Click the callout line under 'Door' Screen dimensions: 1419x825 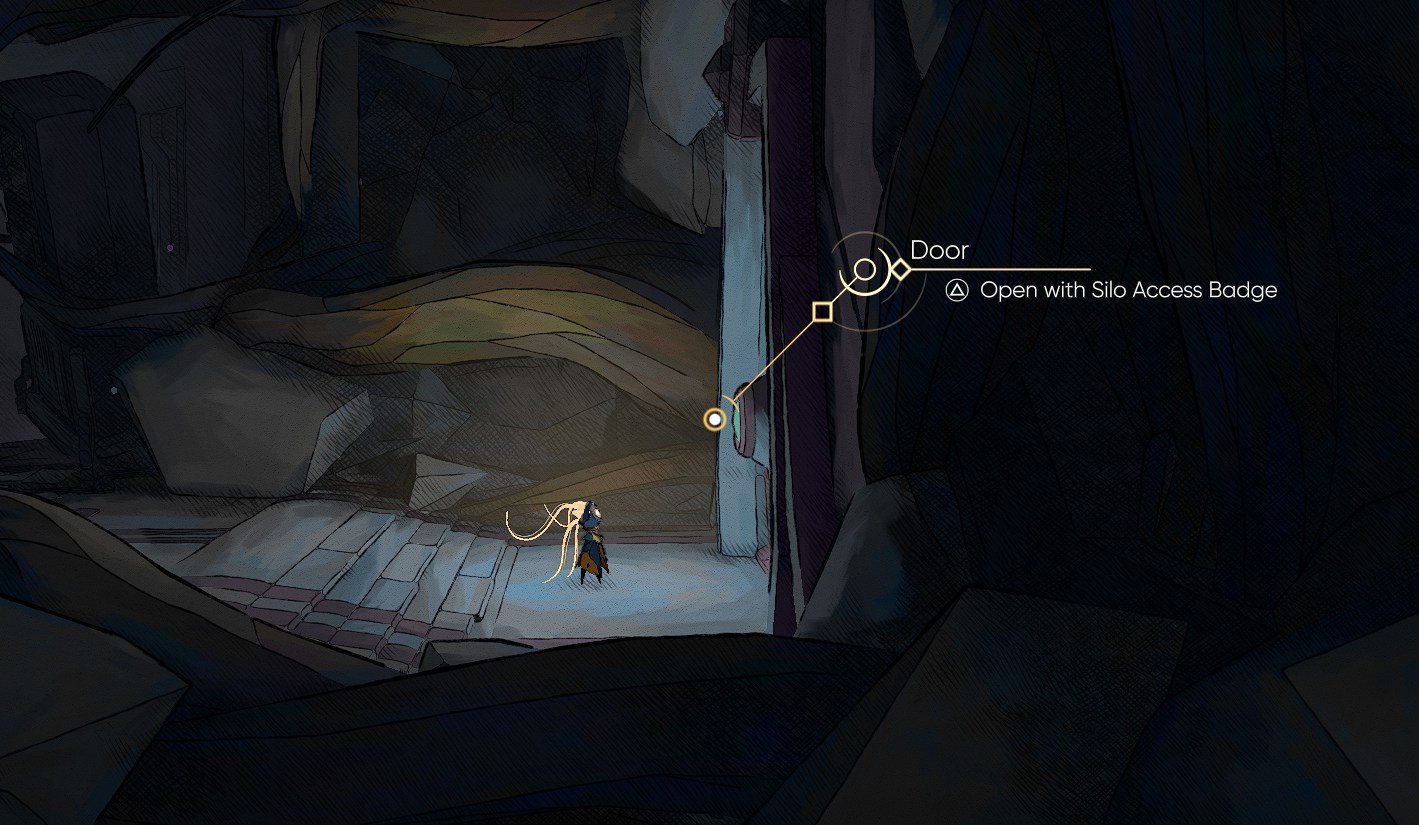(1000, 268)
